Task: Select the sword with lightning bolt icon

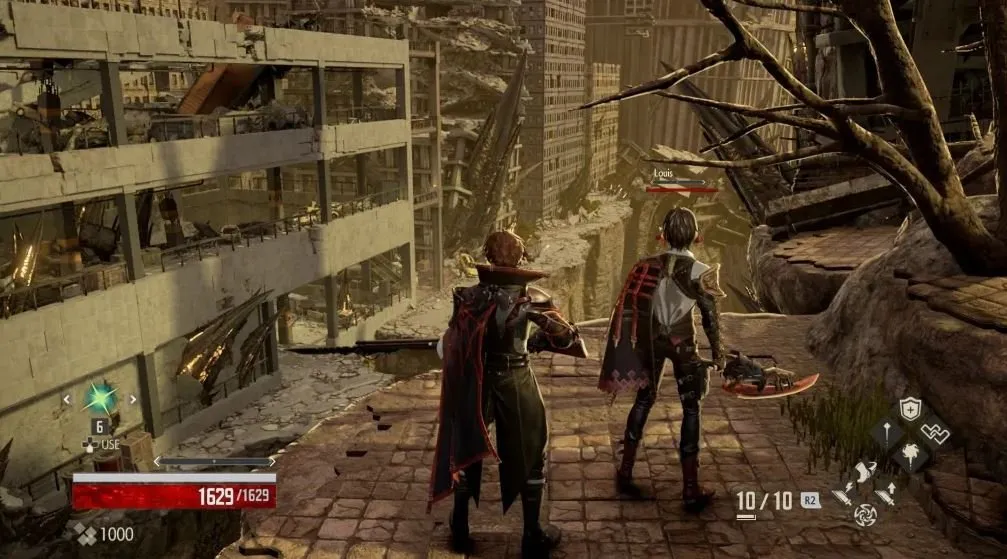Action: (x=842, y=493)
